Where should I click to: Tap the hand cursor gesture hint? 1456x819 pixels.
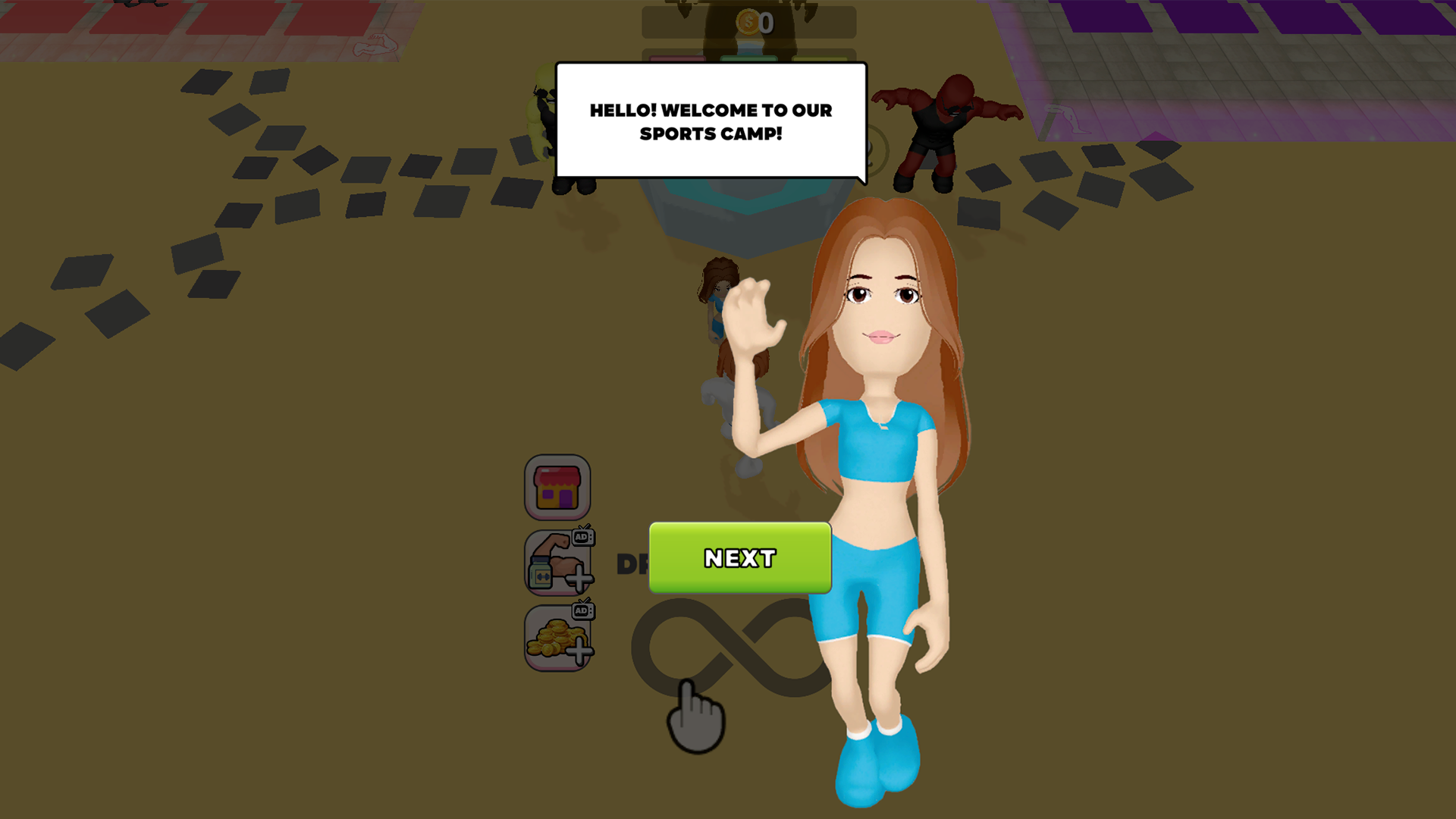click(694, 717)
